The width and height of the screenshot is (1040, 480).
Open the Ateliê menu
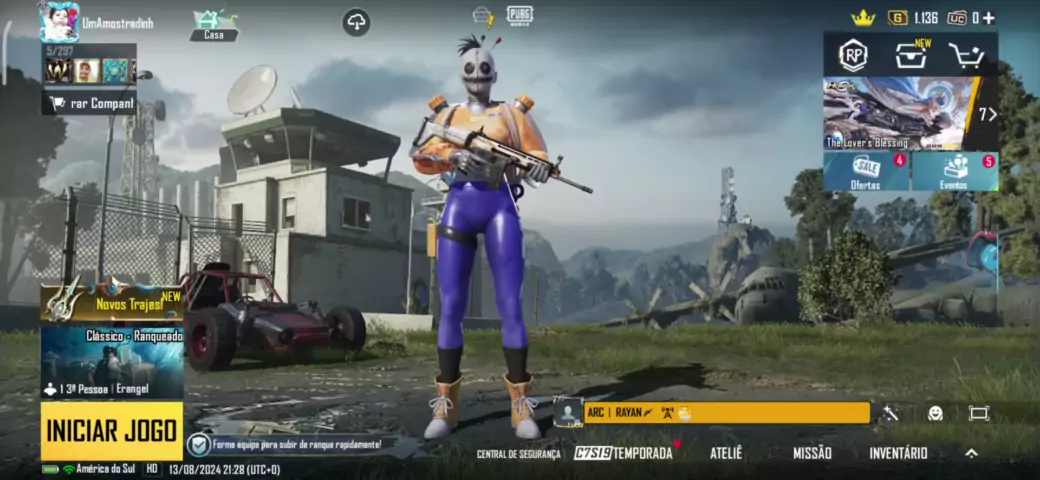point(726,453)
